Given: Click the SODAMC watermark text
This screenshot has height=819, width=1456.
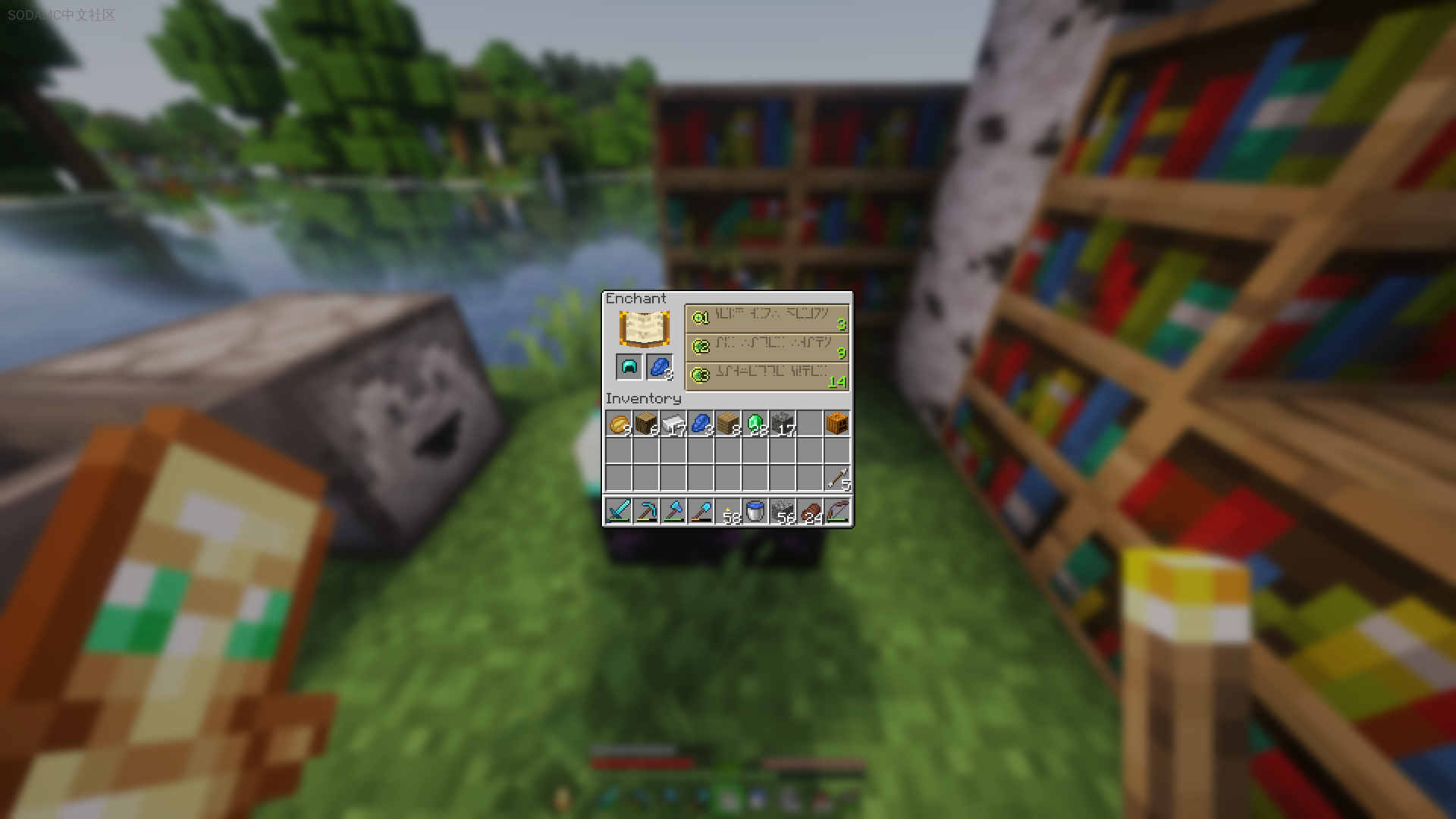Looking at the screenshot, I should coord(61,13).
